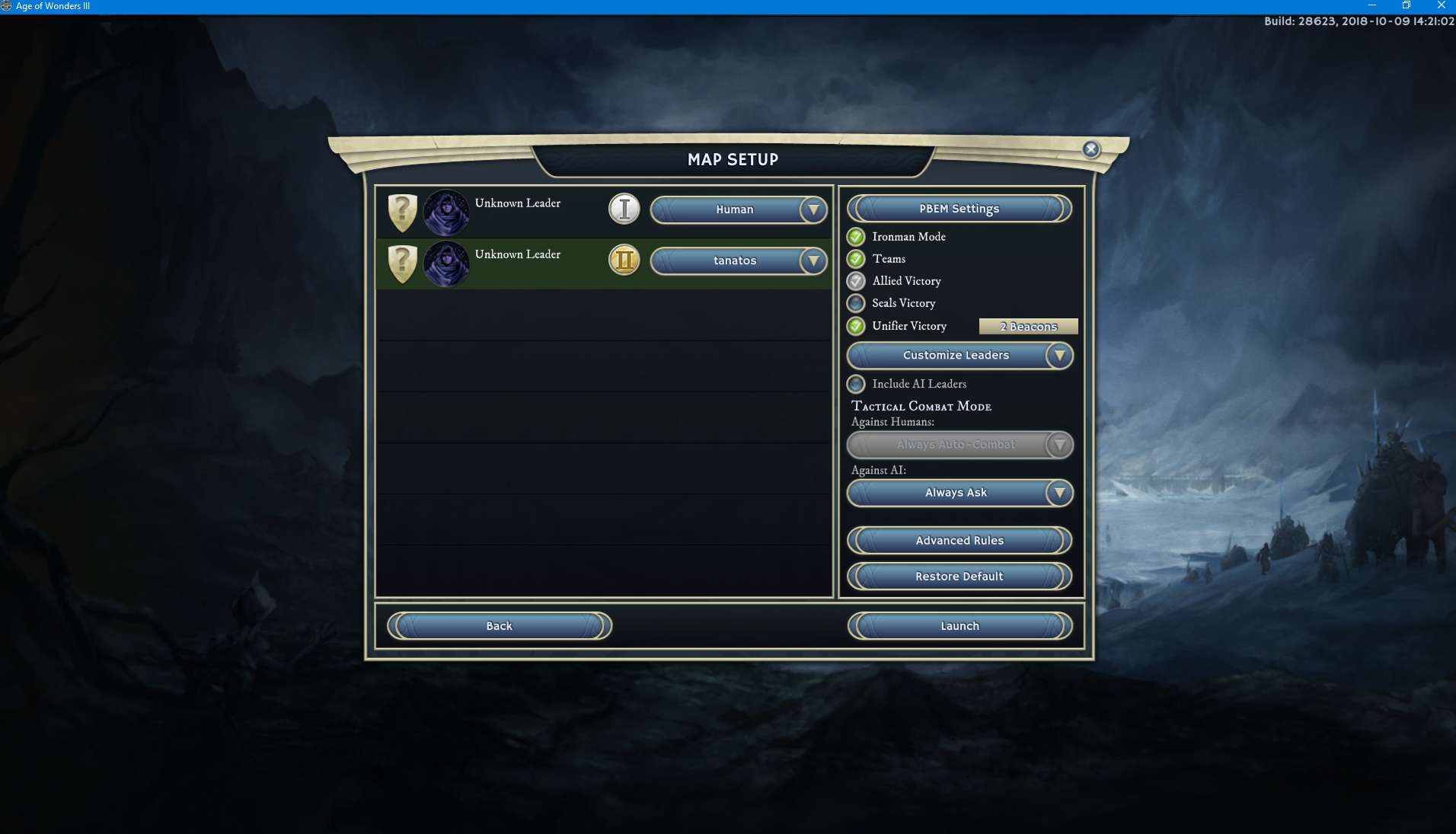Screen dimensions: 1456x834
Task: Toggle the Teams option
Action: point(856,259)
